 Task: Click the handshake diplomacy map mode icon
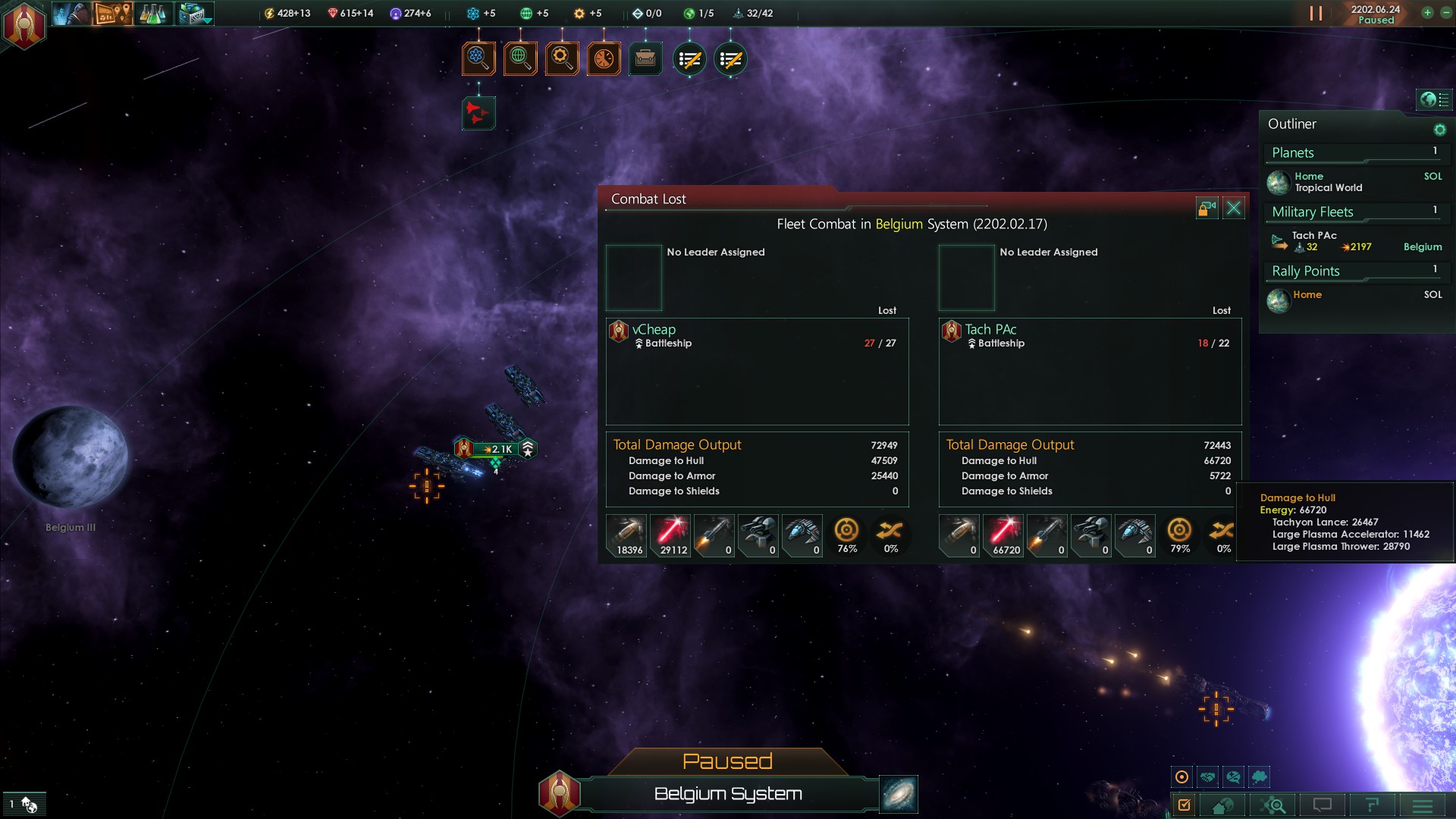click(1207, 777)
